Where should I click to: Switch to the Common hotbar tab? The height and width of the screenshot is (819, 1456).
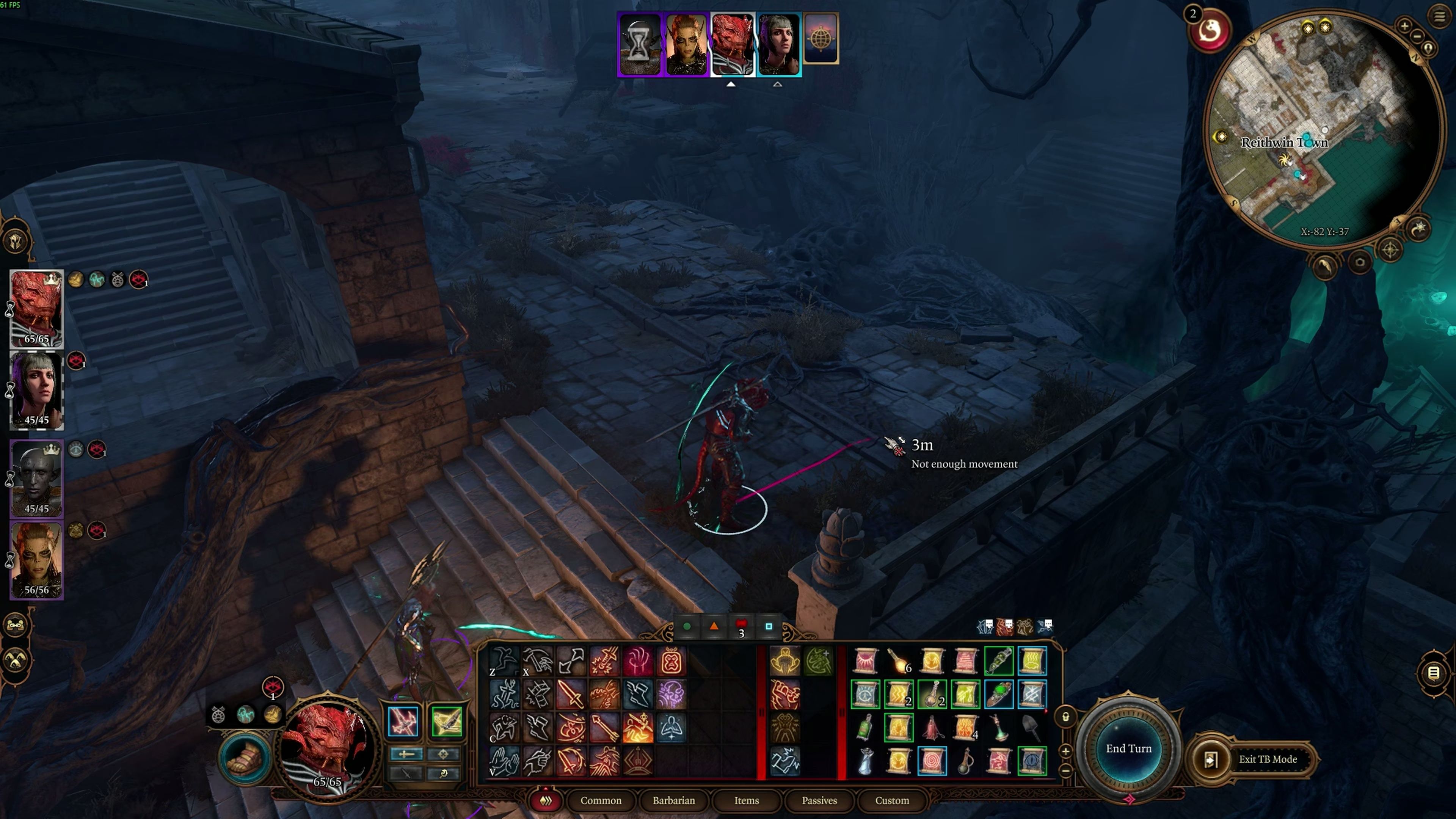(600, 800)
